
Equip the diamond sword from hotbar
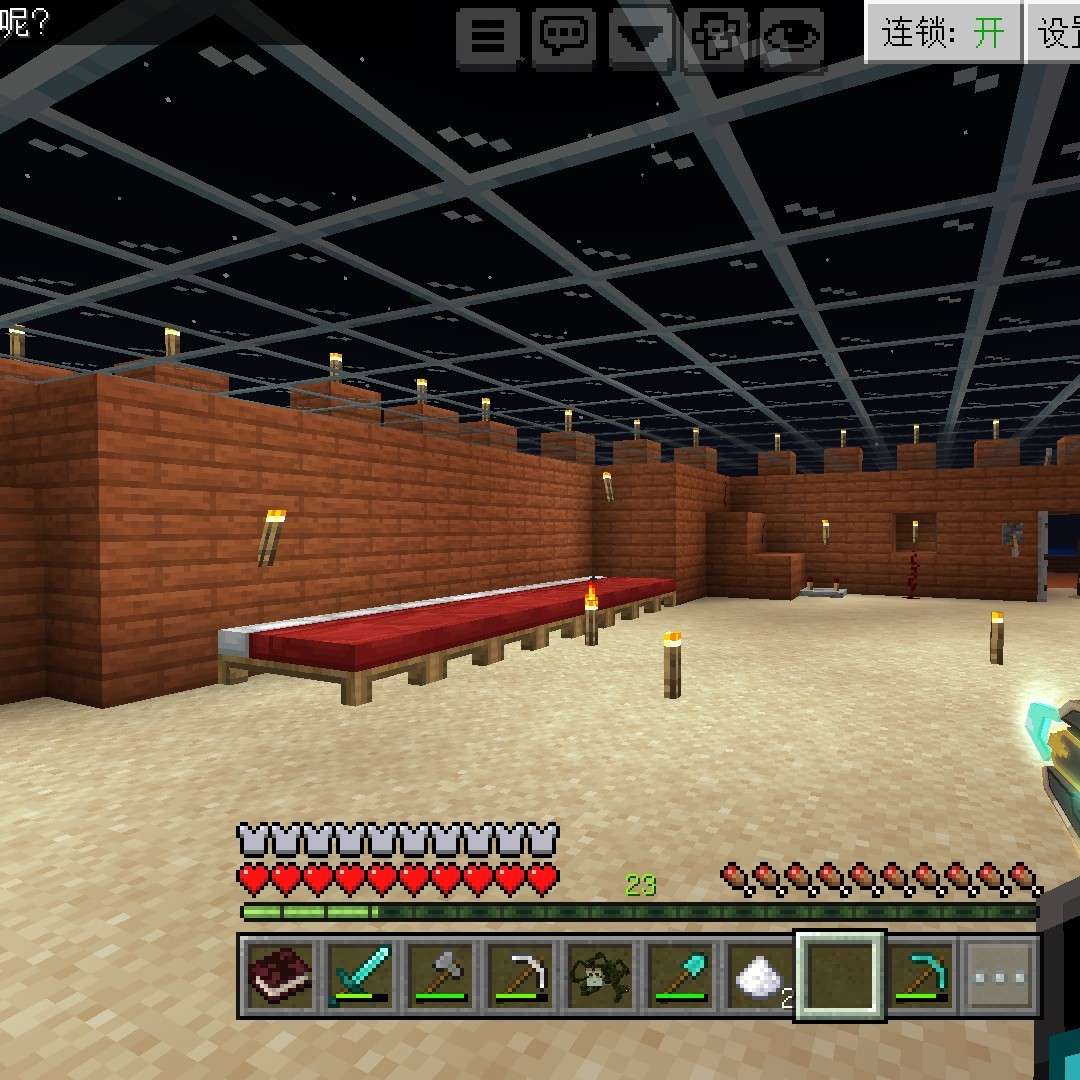[x=359, y=975]
